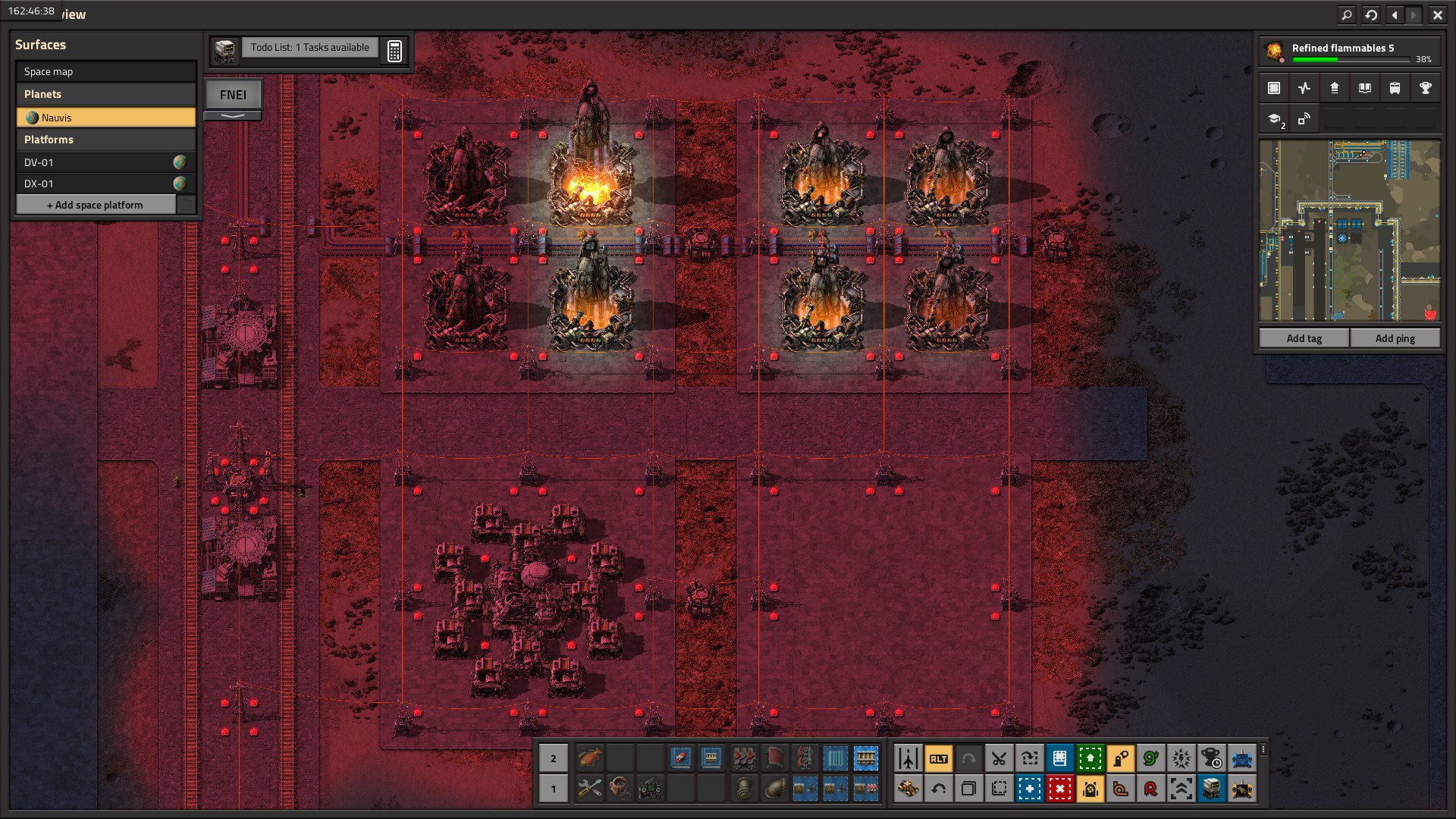Image resolution: width=1456 pixels, height=819 pixels.
Task: Add a ping on the map
Action: coord(1395,338)
